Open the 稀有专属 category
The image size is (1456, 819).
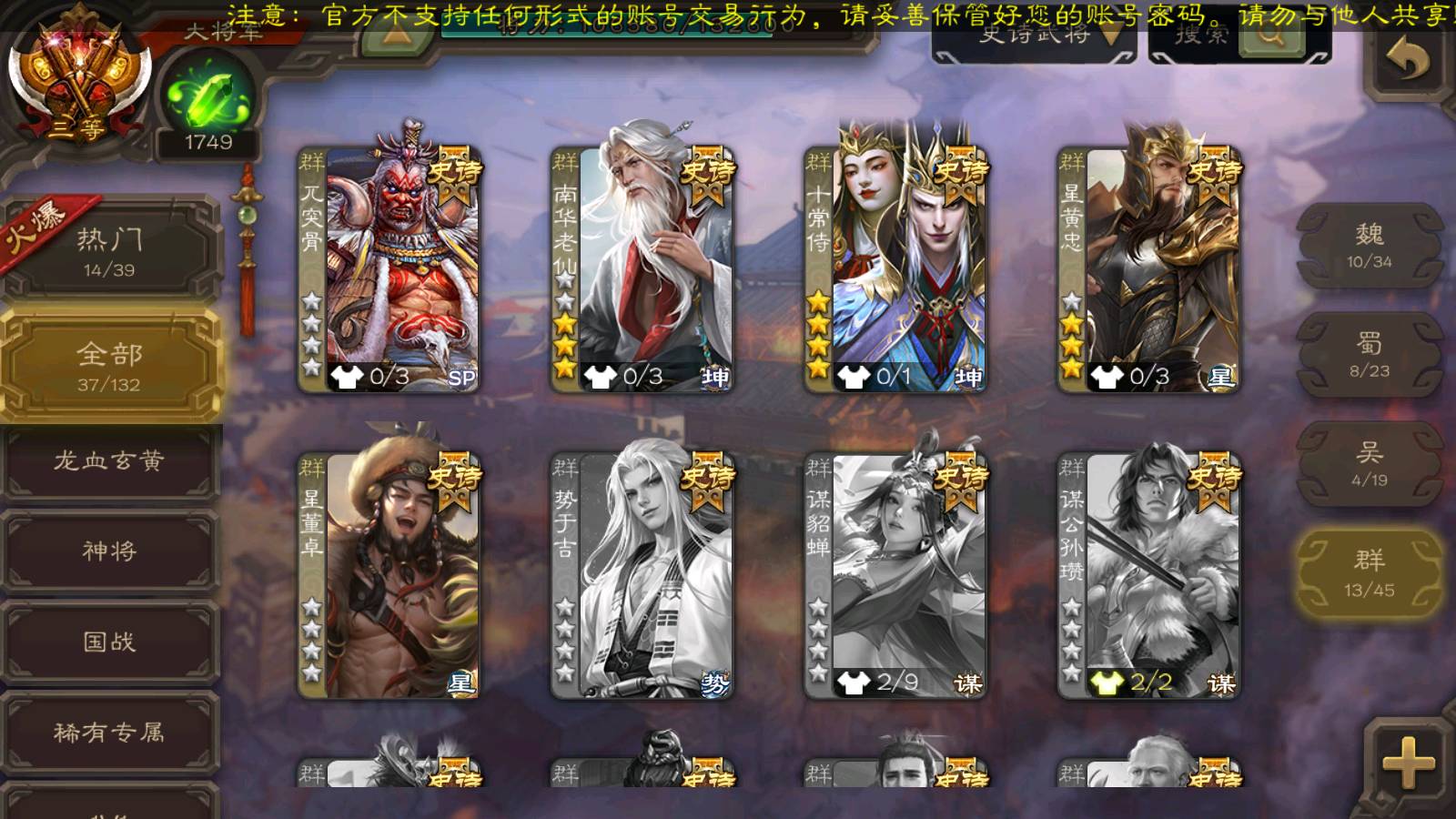coord(109,733)
